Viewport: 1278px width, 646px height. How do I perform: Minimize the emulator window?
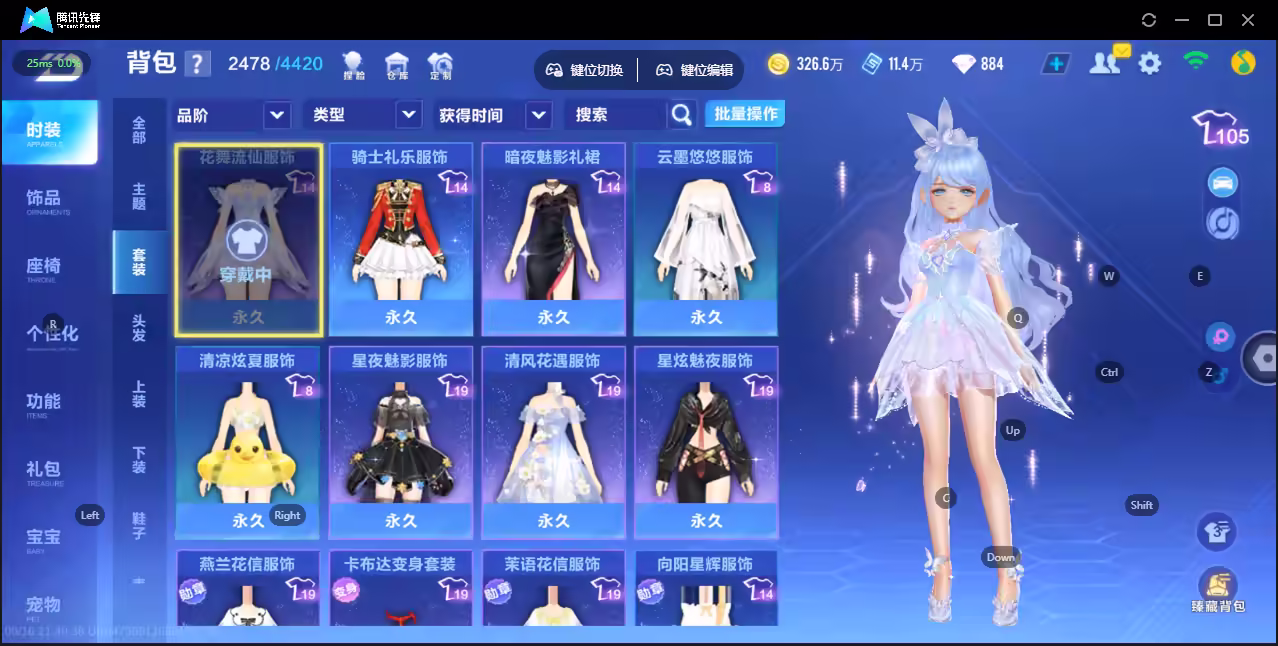(1181, 20)
